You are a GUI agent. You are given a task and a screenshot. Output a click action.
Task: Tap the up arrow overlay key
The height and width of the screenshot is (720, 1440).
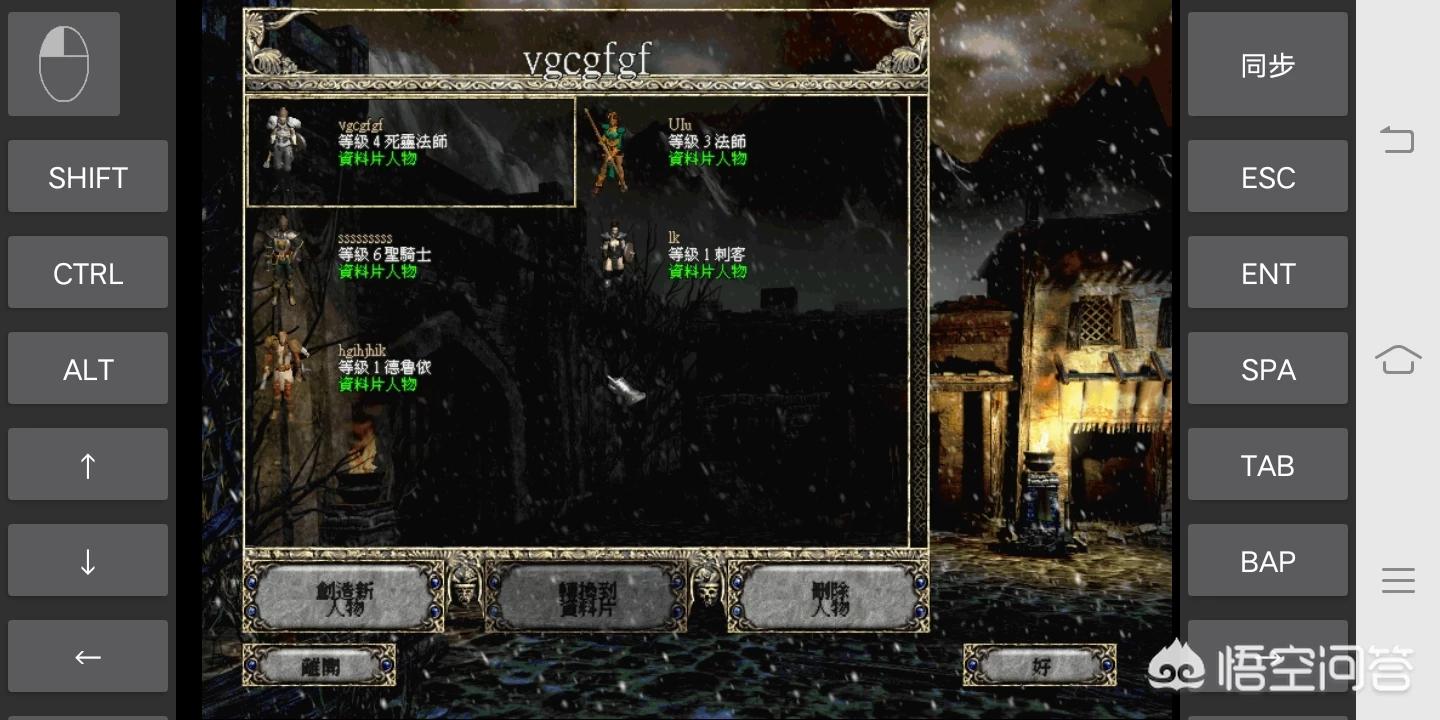(x=88, y=465)
